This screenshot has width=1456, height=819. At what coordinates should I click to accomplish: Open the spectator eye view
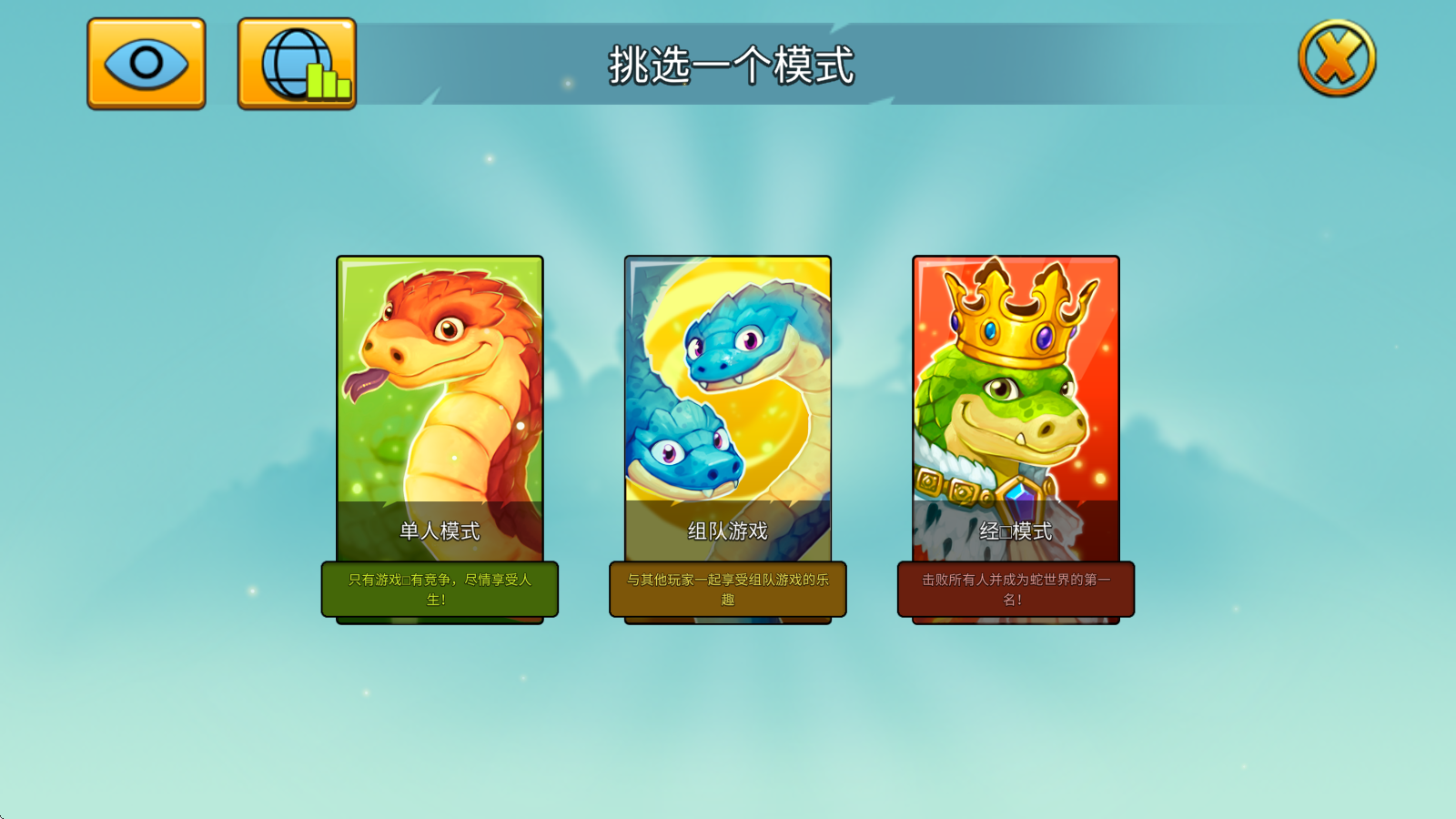145,62
